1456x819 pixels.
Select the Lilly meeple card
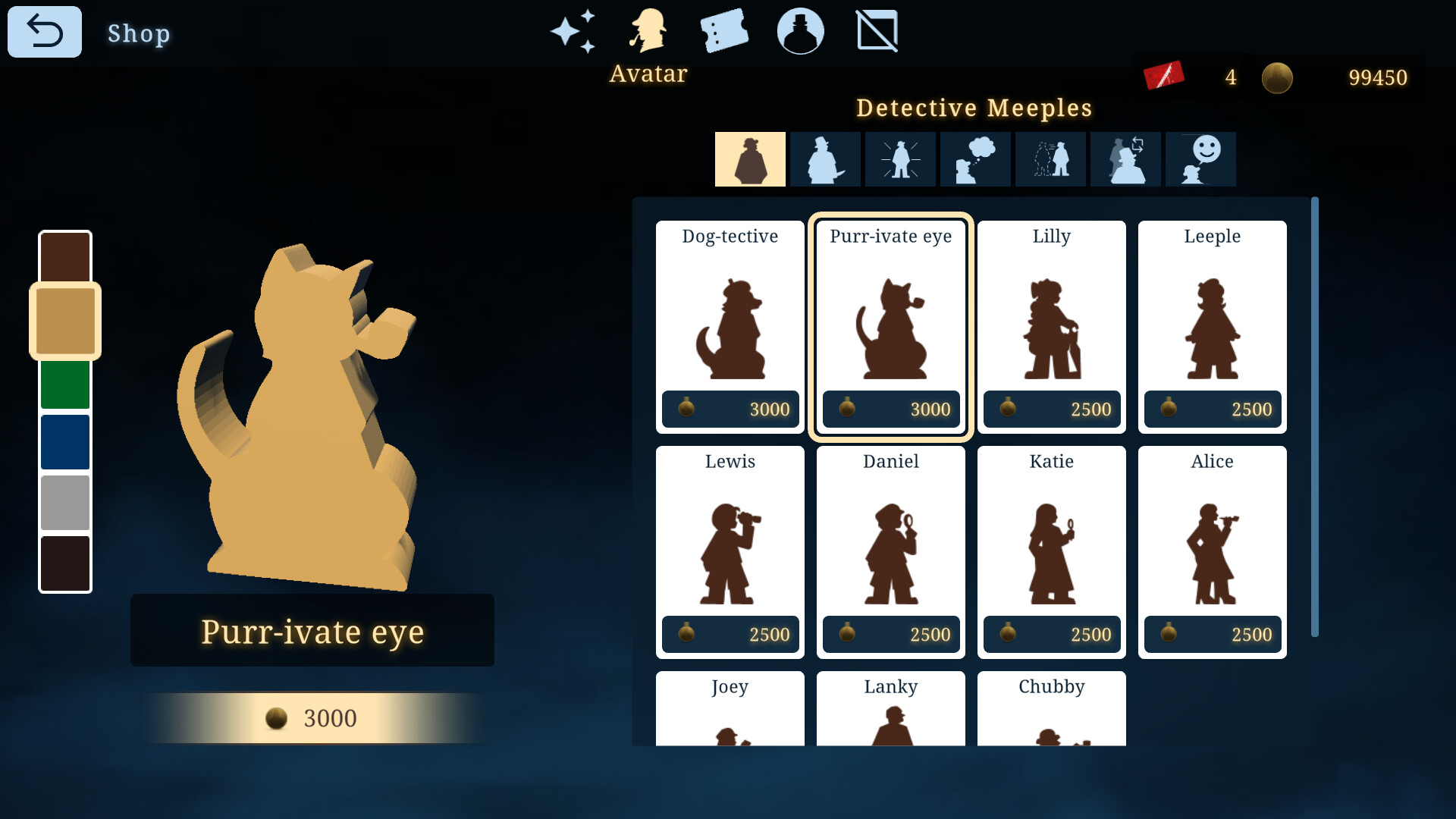pyautogui.click(x=1051, y=326)
